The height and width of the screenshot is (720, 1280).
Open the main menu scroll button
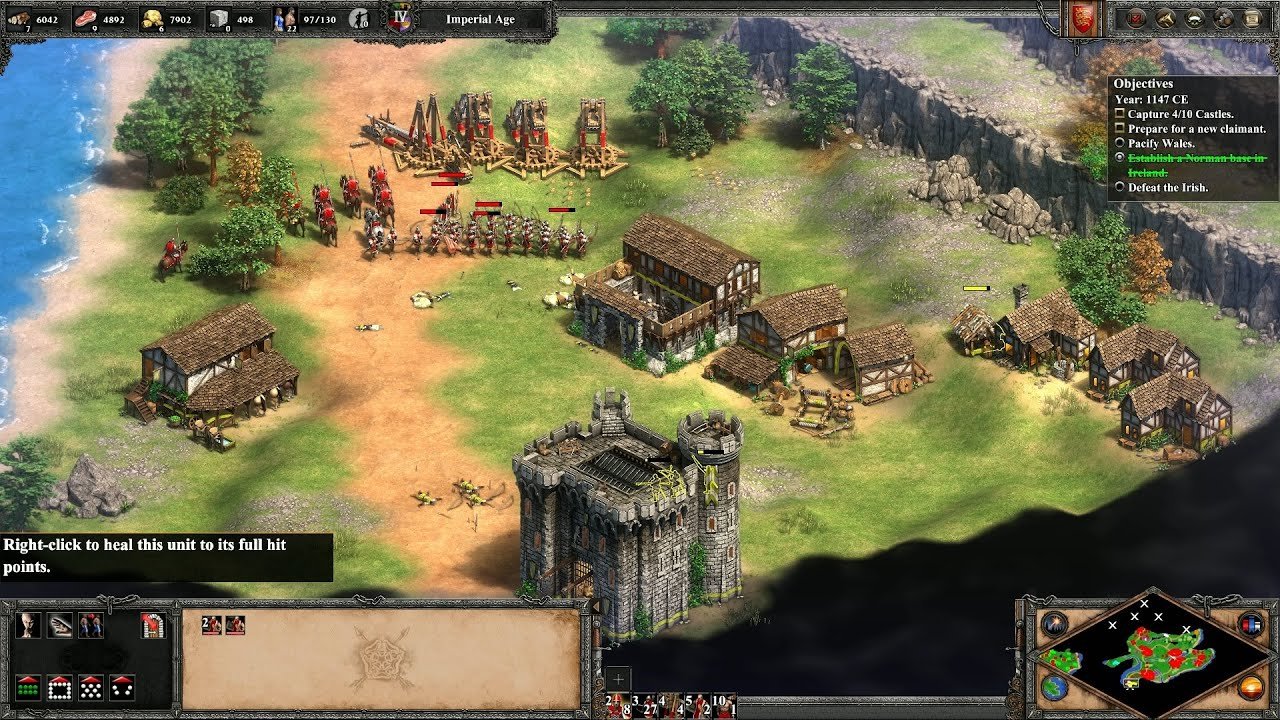tap(1252, 17)
